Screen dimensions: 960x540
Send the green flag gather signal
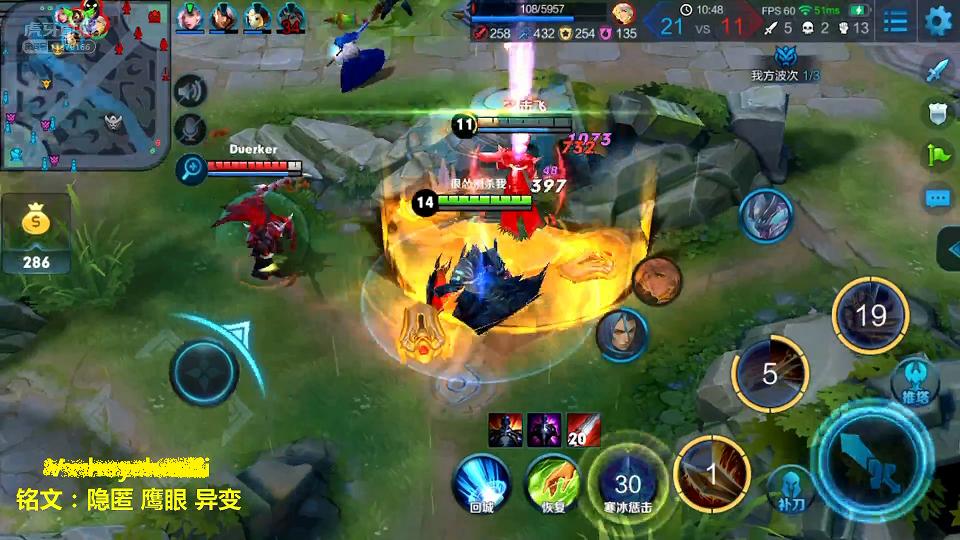click(x=937, y=155)
